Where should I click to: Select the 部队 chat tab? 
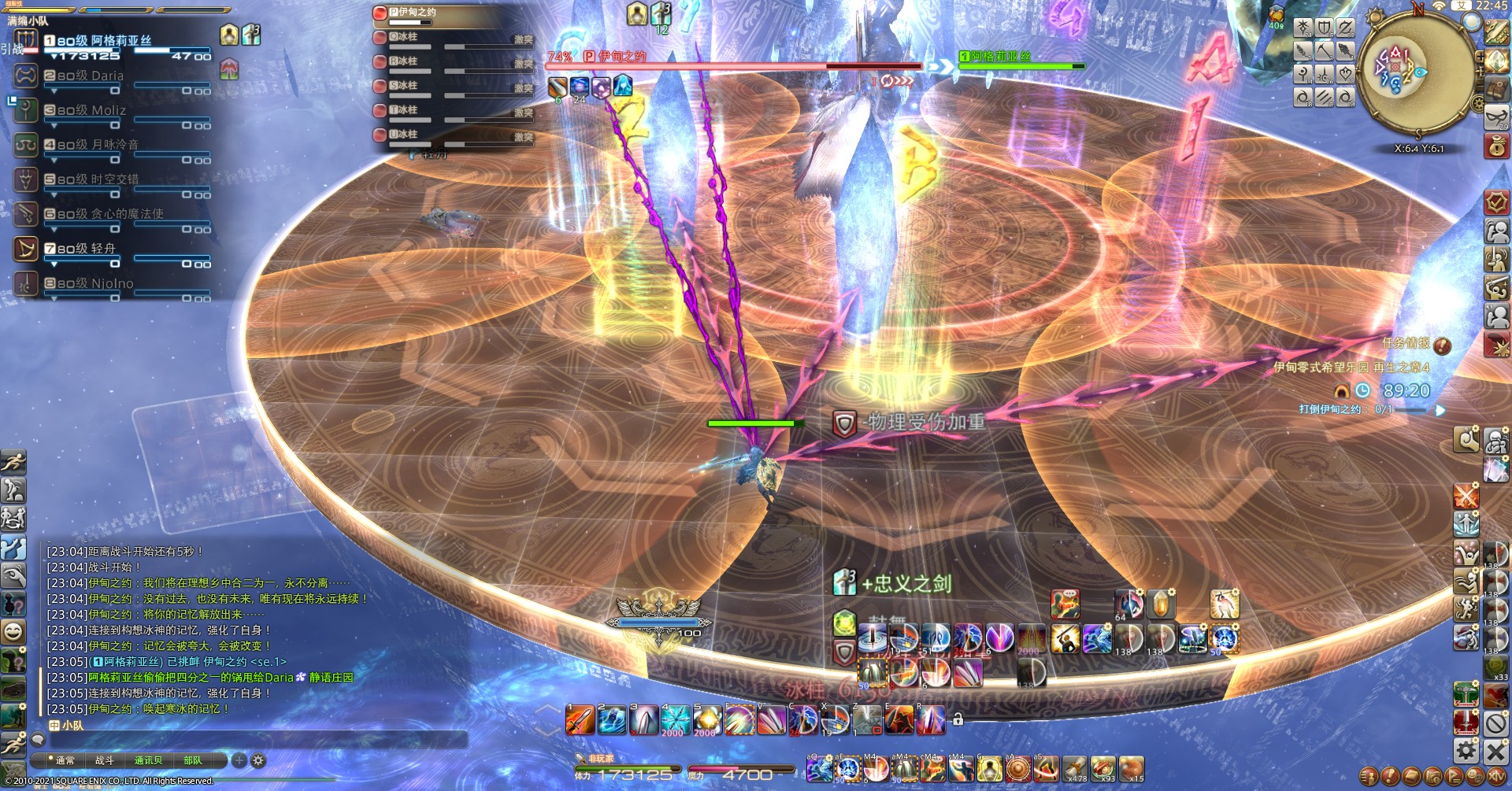click(x=192, y=760)
